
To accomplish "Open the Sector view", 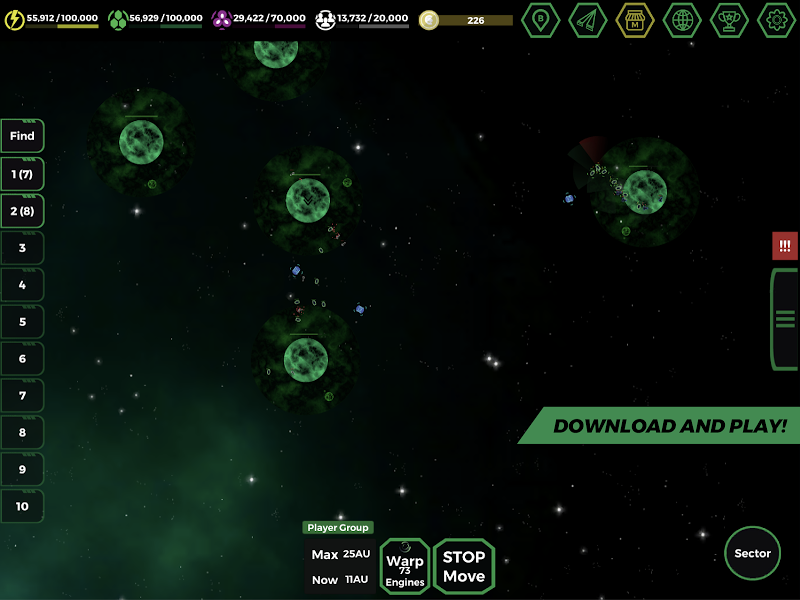I will click(x=752, y=553).
